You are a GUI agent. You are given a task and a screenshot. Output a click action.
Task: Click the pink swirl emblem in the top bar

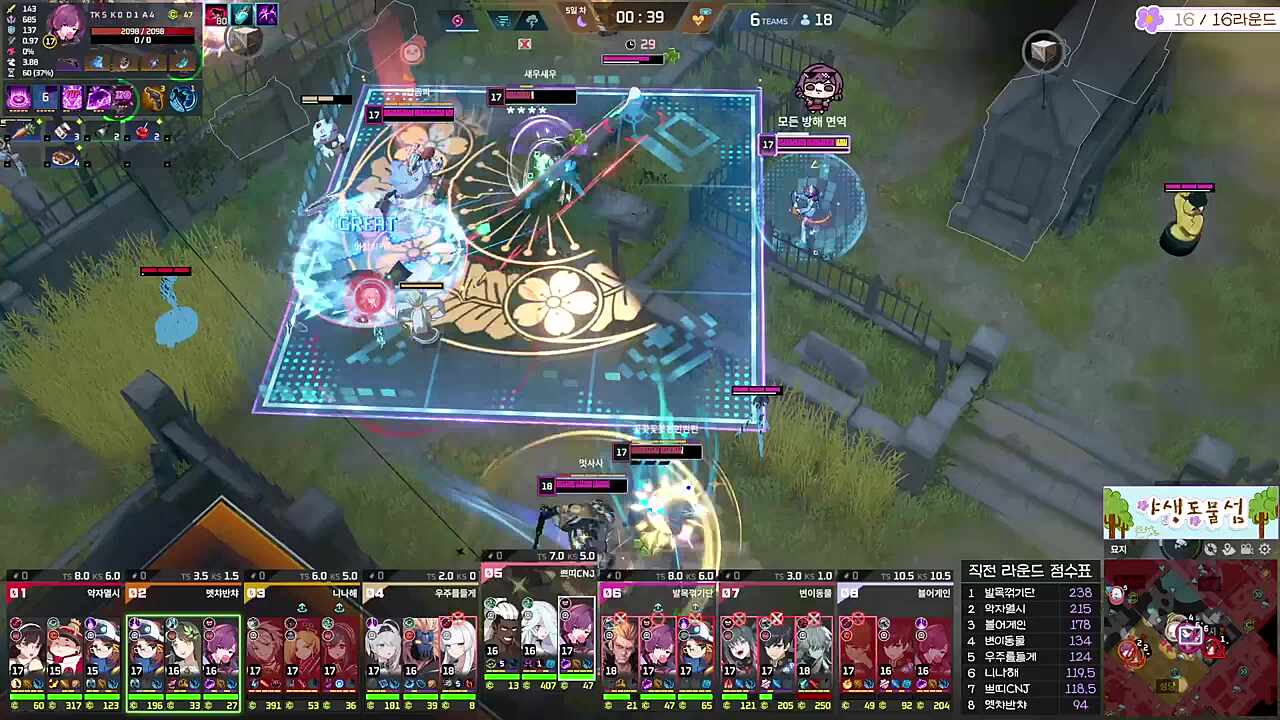[x=457, y=21]
